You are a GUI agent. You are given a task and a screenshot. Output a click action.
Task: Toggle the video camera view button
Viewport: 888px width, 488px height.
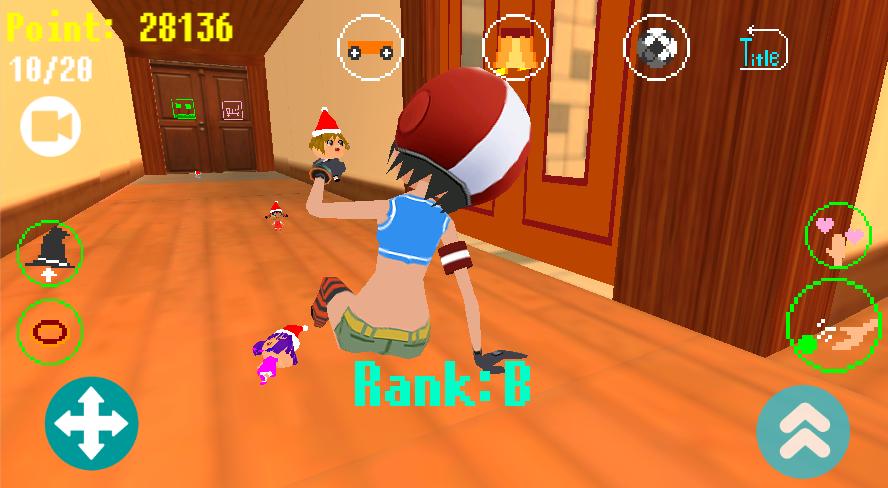[x=50, y=126]
